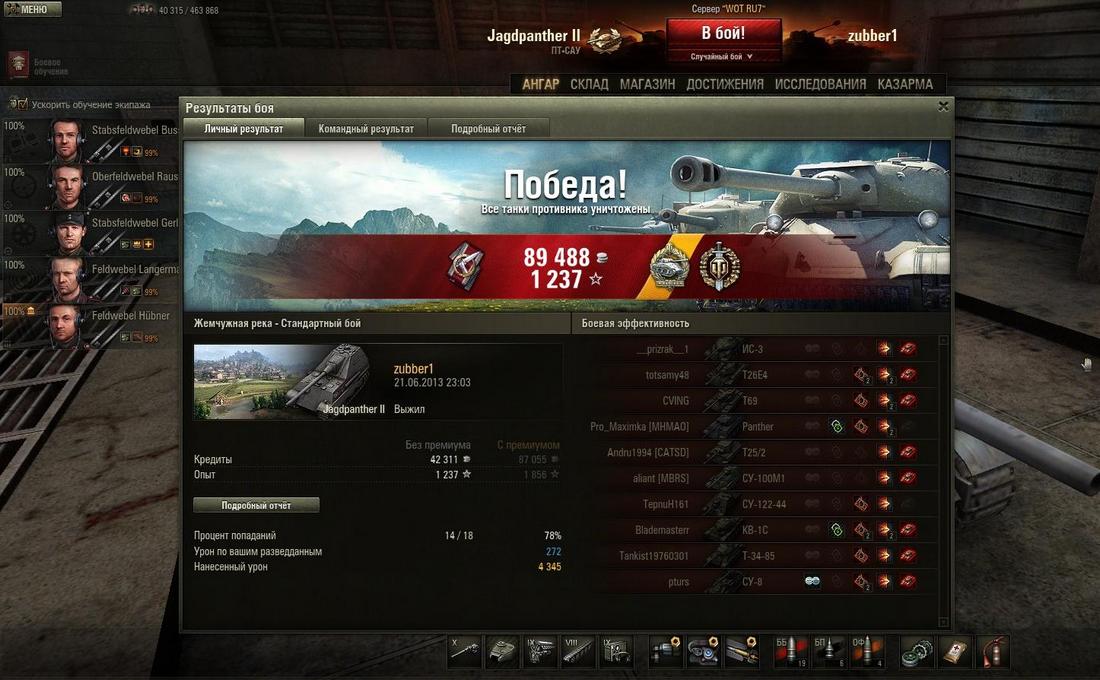The width and height of the screenshot is (1100, 680).
Task: Open the МАГАЗИН section
Action: (x=647, y=84)
